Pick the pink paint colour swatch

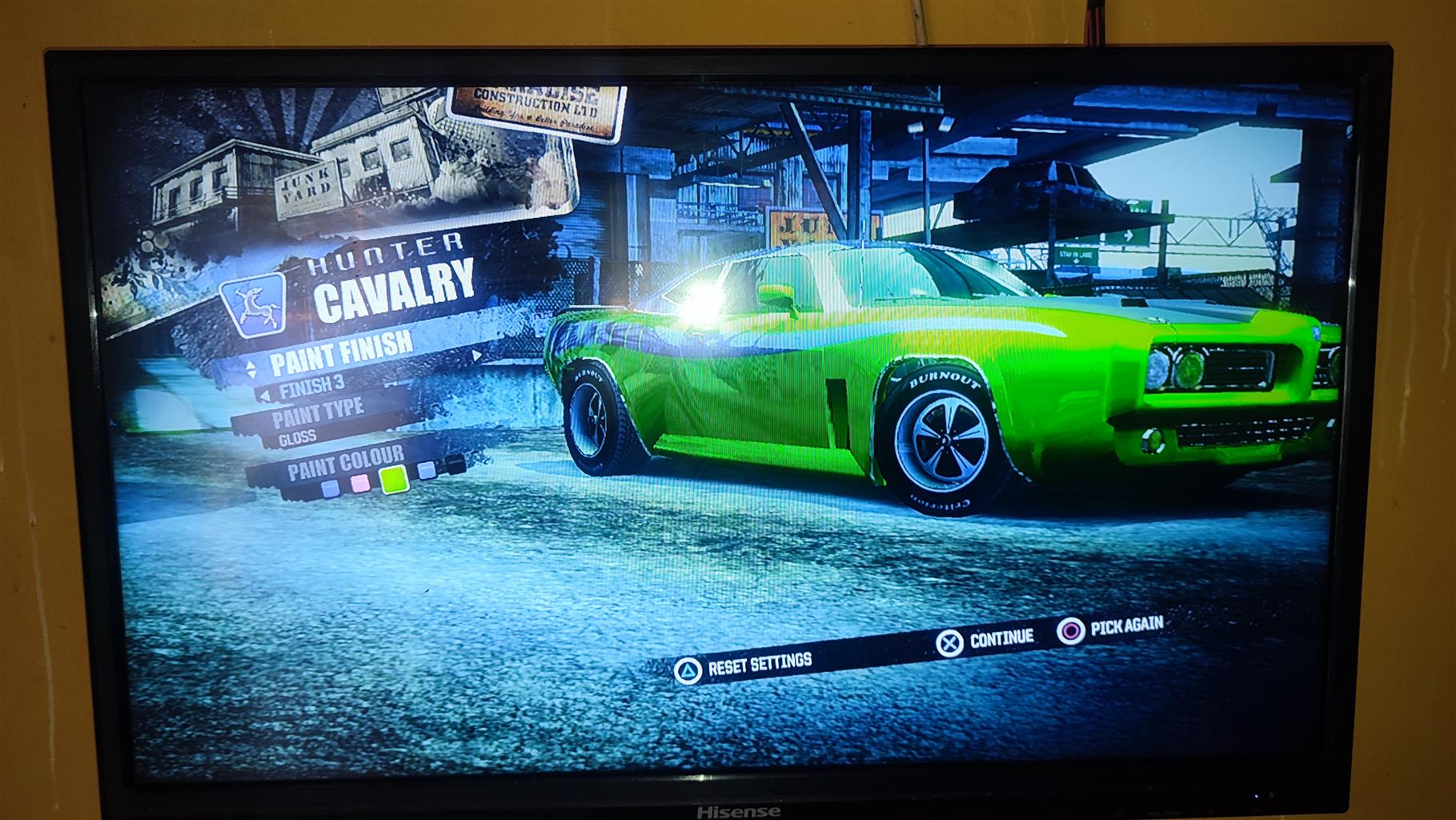tap(360, 483)
